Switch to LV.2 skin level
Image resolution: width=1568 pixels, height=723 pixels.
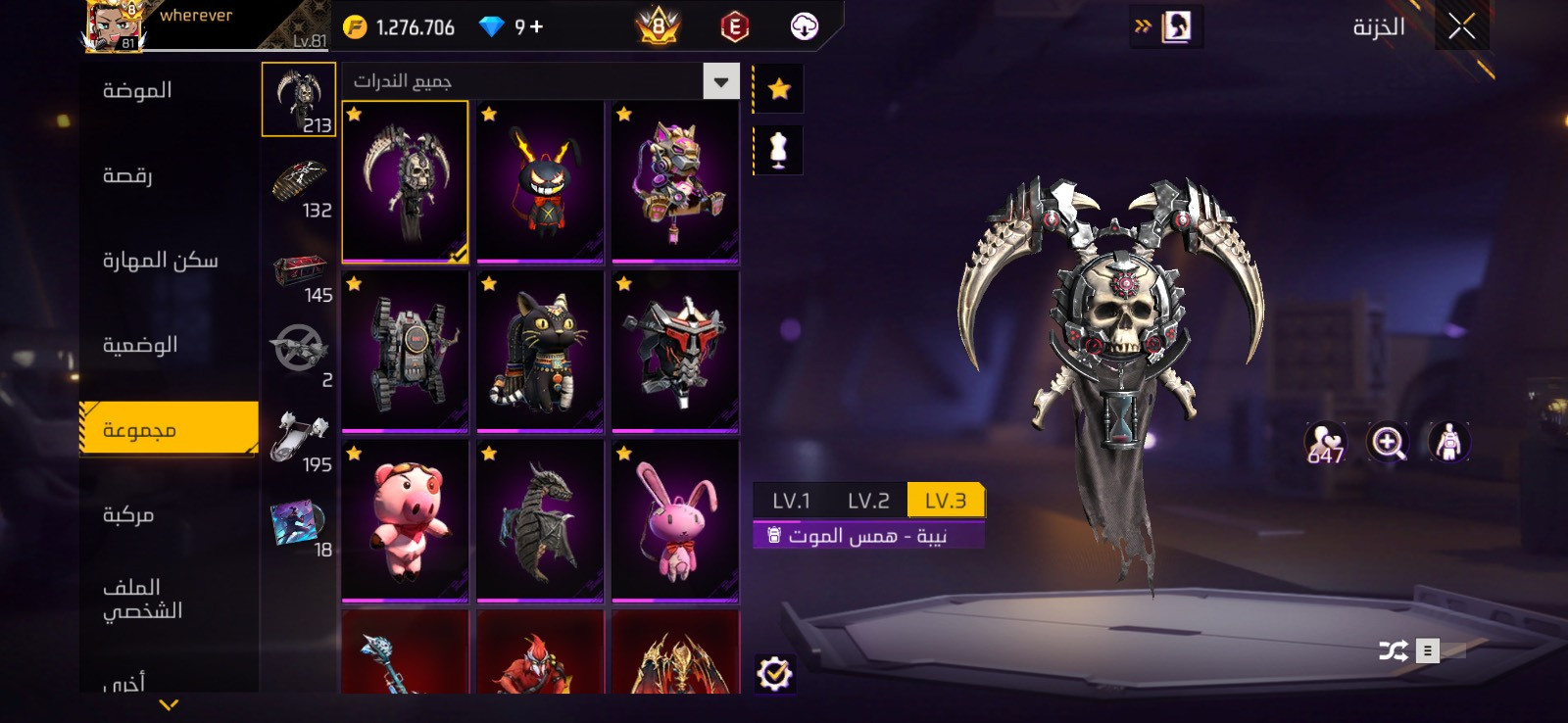coord(868,501)
